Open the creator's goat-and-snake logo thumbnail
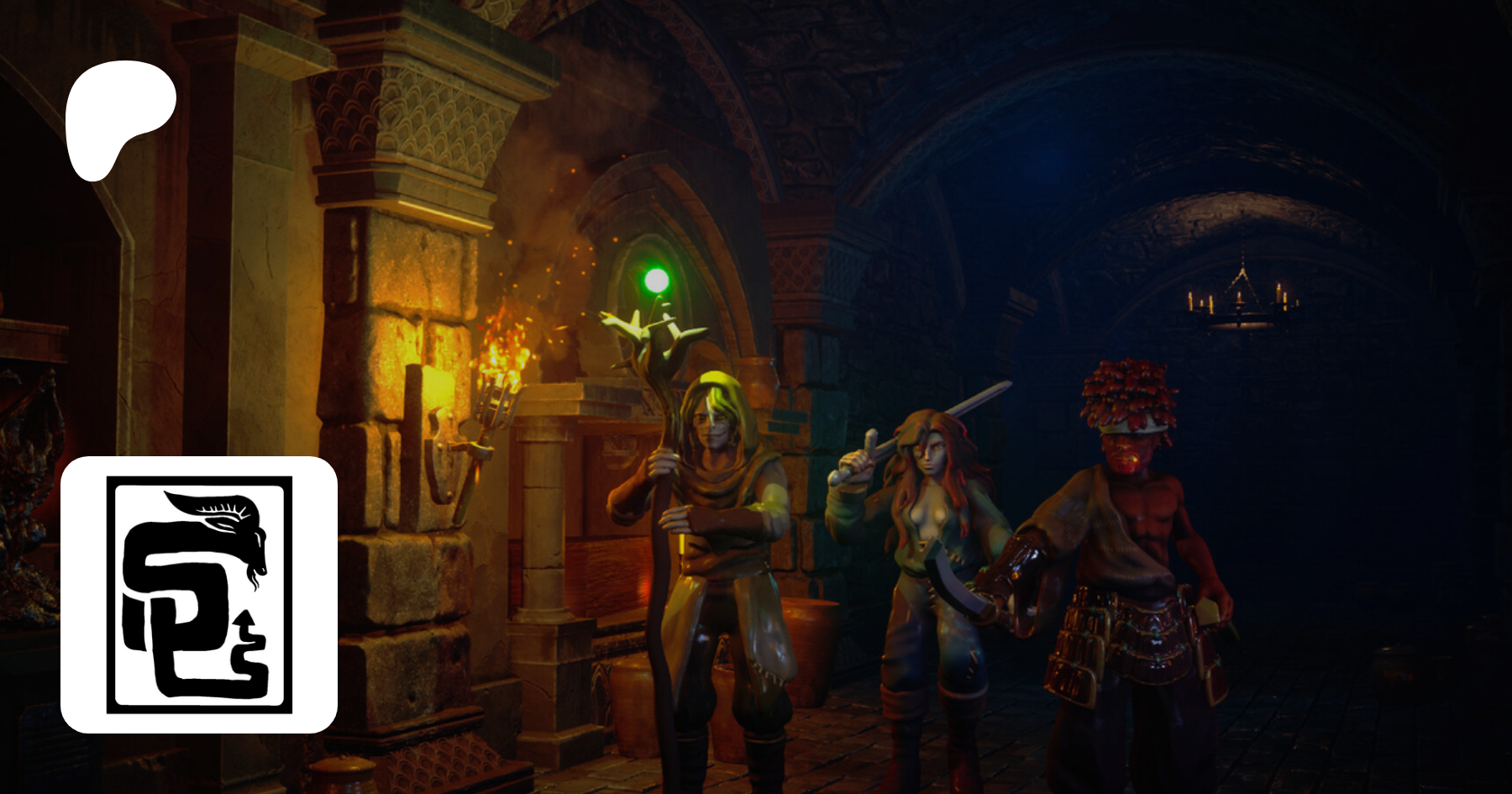This screenshot has width=1512, height=794. pyautogui.click(x=199, y=595)
